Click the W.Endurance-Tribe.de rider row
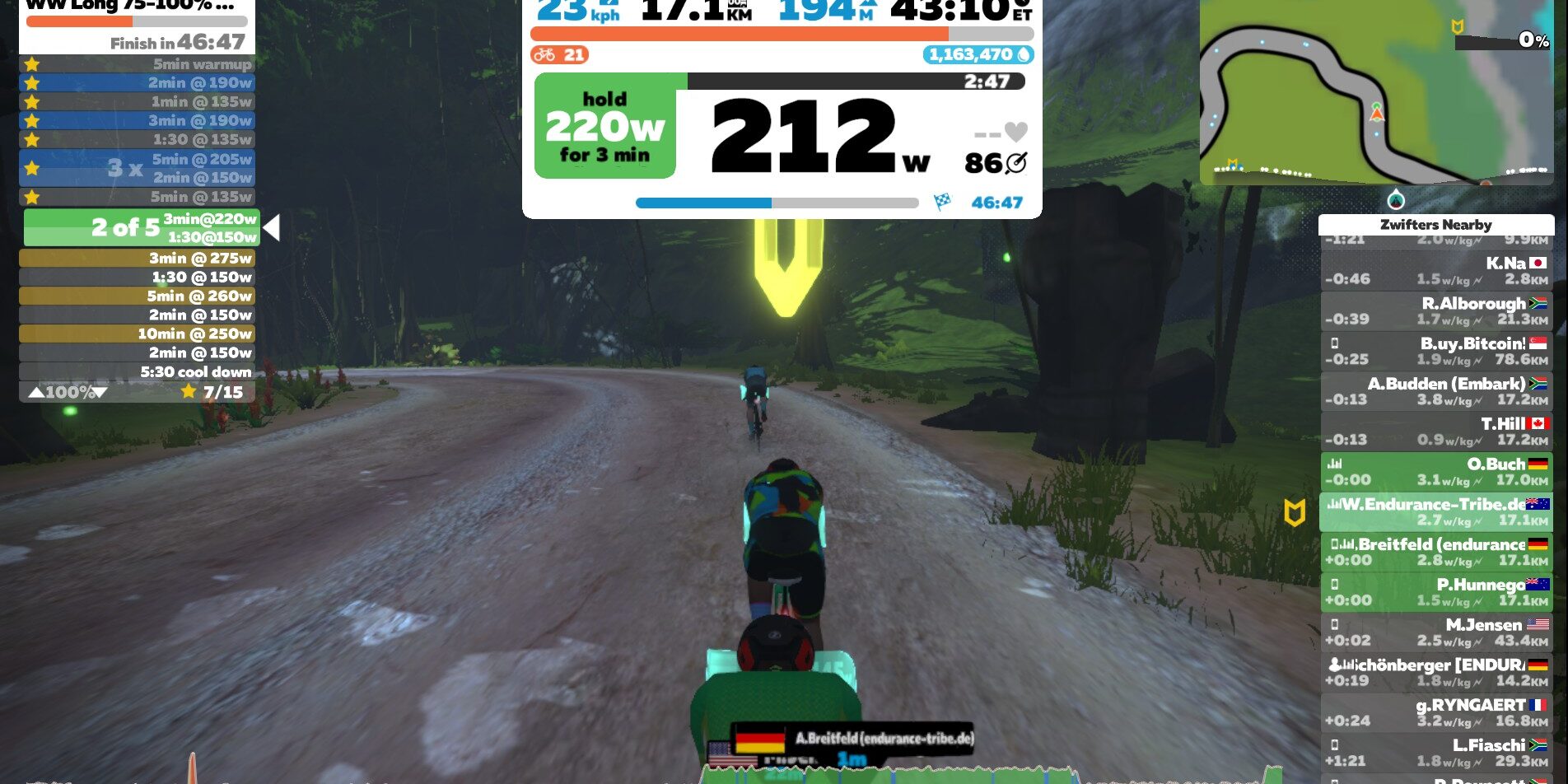Viewport: 1568px width, 784px height. tap(1436, 512)
